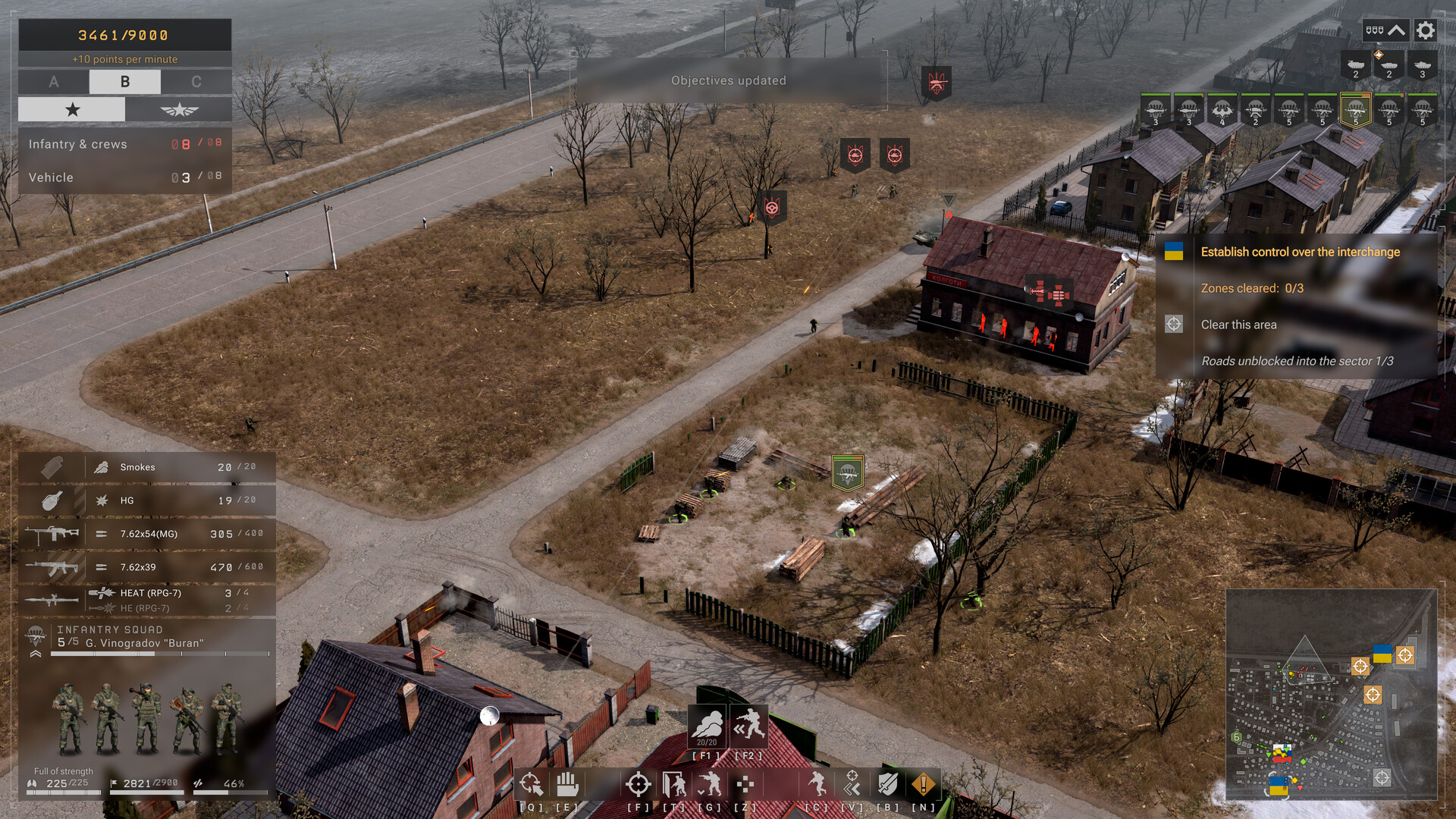Activate the smoke grenades ability [F1]
The width and height of the screenshot is (1456, 819).
pyautogui.click(x=706, y=726)
